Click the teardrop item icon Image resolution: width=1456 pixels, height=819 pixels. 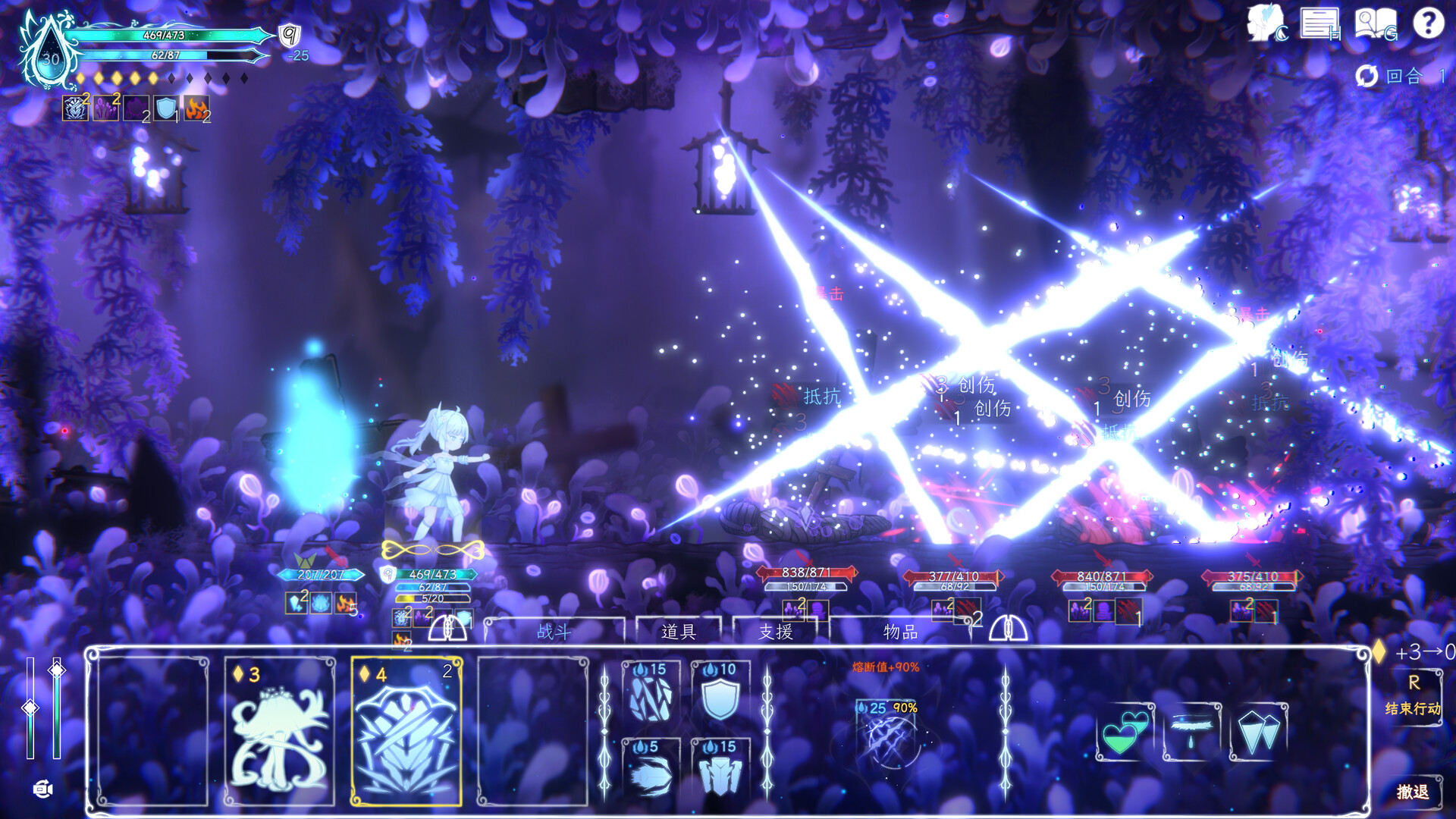(x=1194, y=734)
